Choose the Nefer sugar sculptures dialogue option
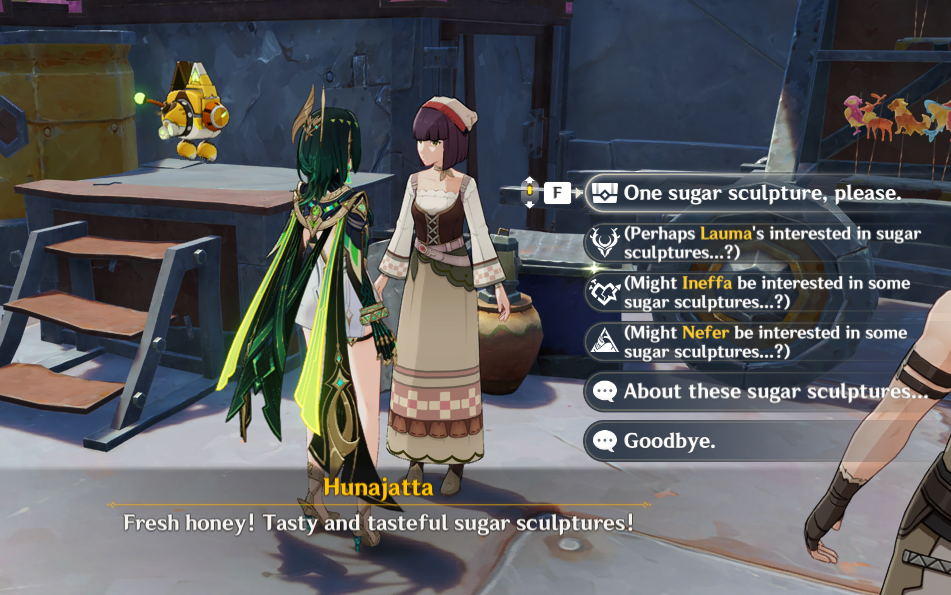The height and width of the screenshot is (595, 951). tap(765, 342)
